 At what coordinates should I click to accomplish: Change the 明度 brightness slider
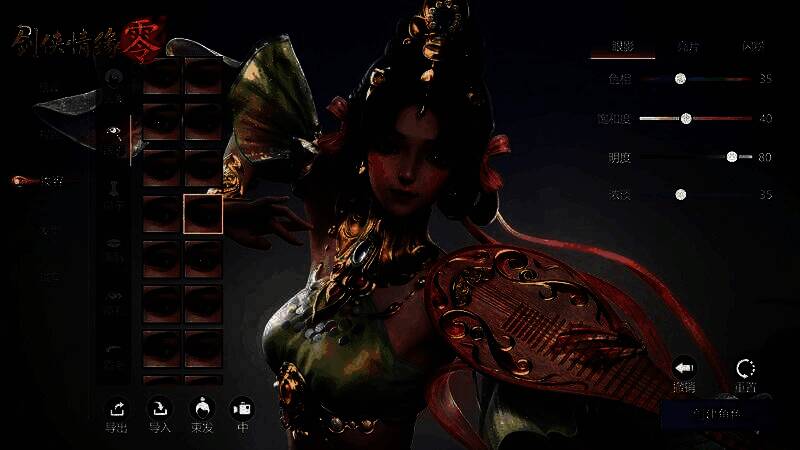click(x=732, y=157)
